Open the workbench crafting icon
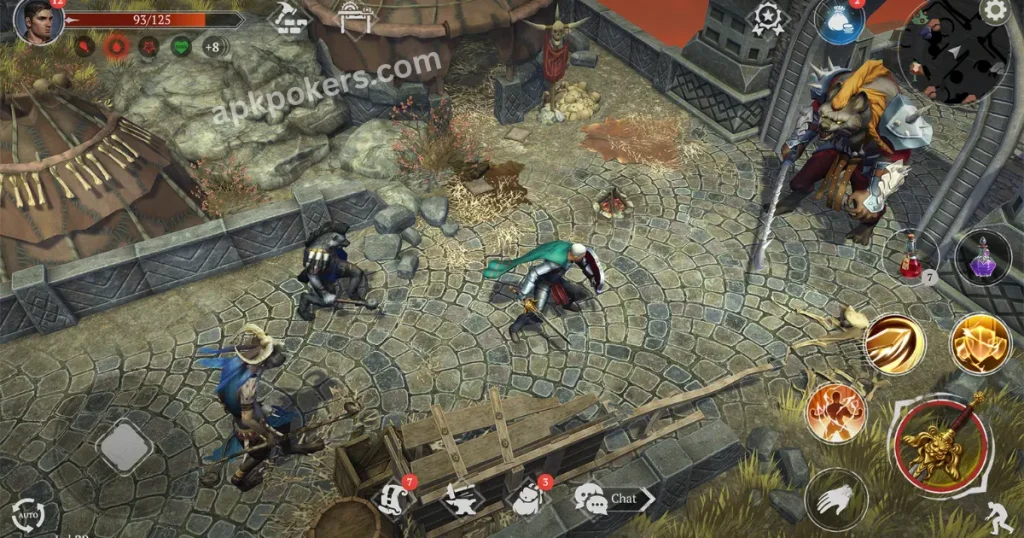 click(x=351, y=16)
